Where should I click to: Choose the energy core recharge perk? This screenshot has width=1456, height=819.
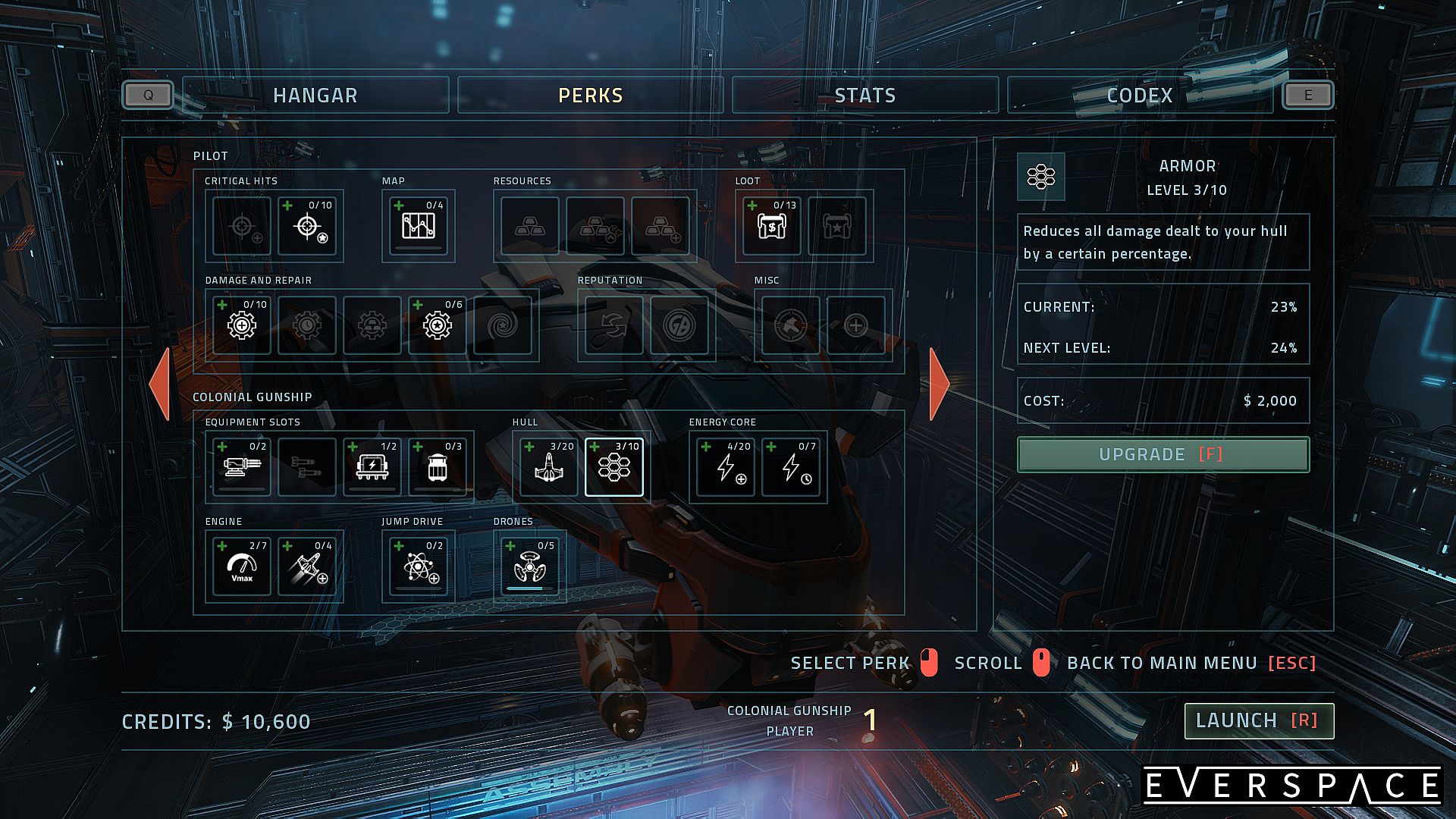click(790, 467)
